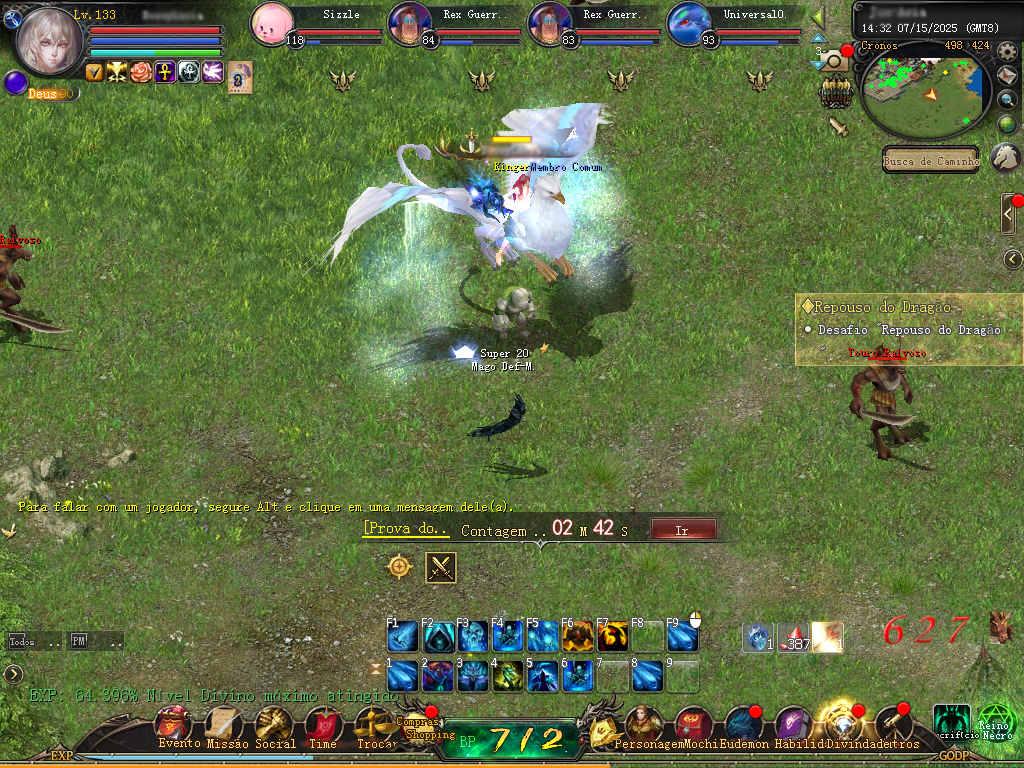The height and width of the screenshot is (768, 1024).
Task: Click the Busca de Caminho button
Action: (x=930, y=161)
